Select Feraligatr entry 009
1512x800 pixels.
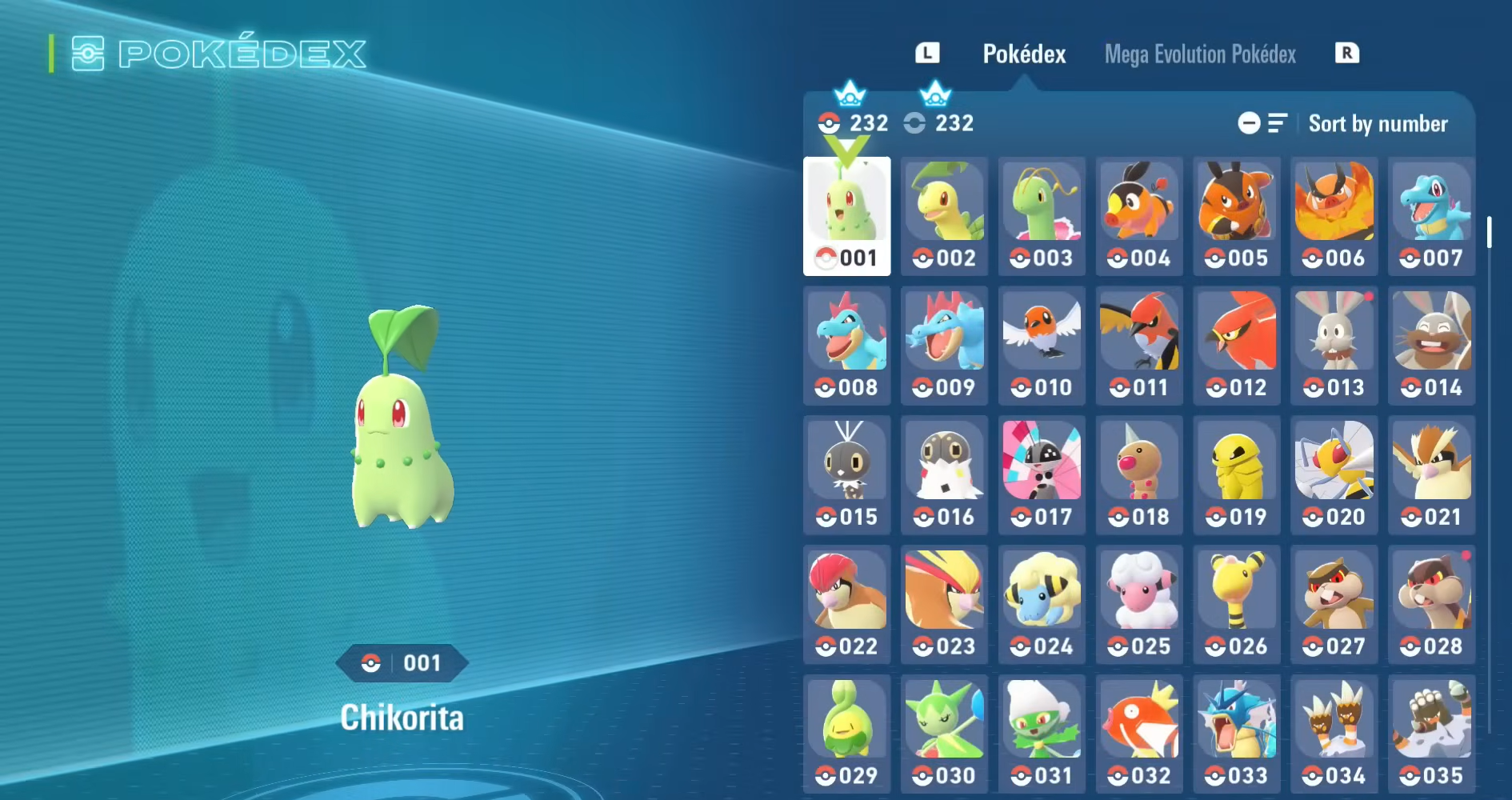click(944, 346)
